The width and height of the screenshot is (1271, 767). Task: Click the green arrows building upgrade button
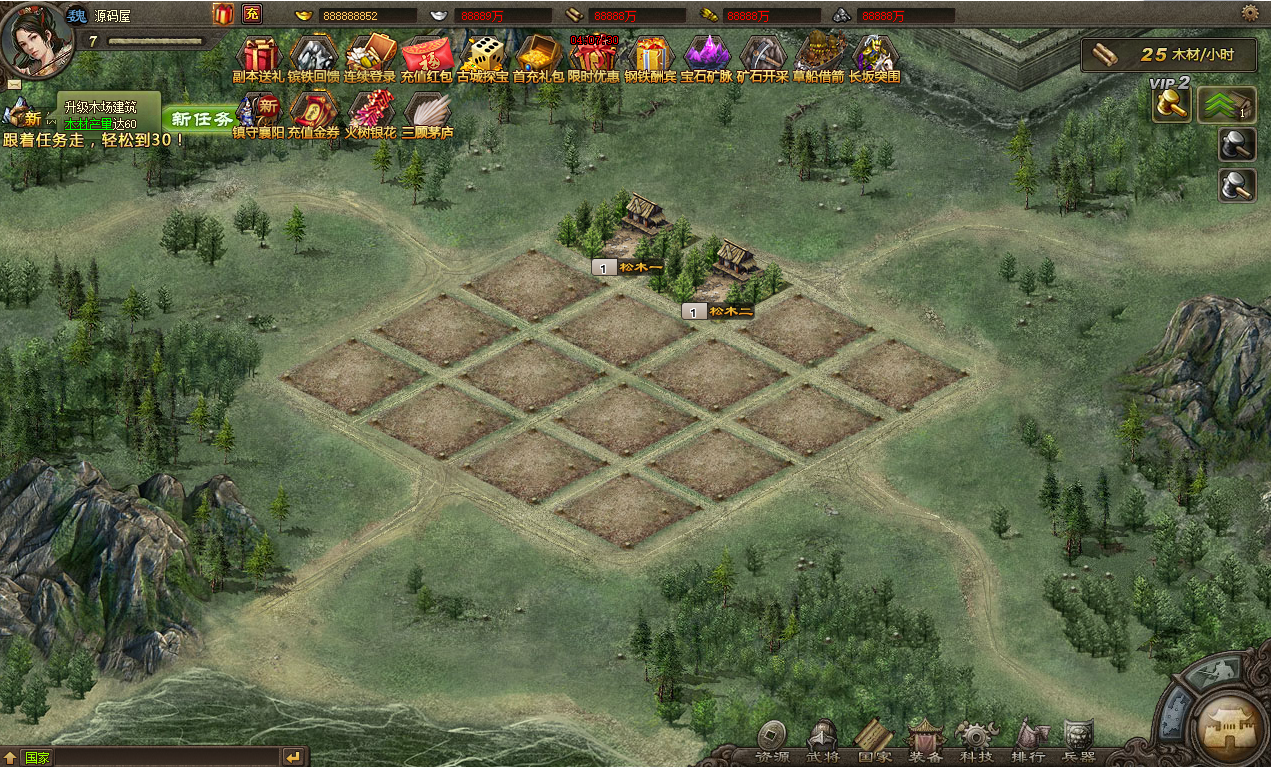tap(1227, 104)
